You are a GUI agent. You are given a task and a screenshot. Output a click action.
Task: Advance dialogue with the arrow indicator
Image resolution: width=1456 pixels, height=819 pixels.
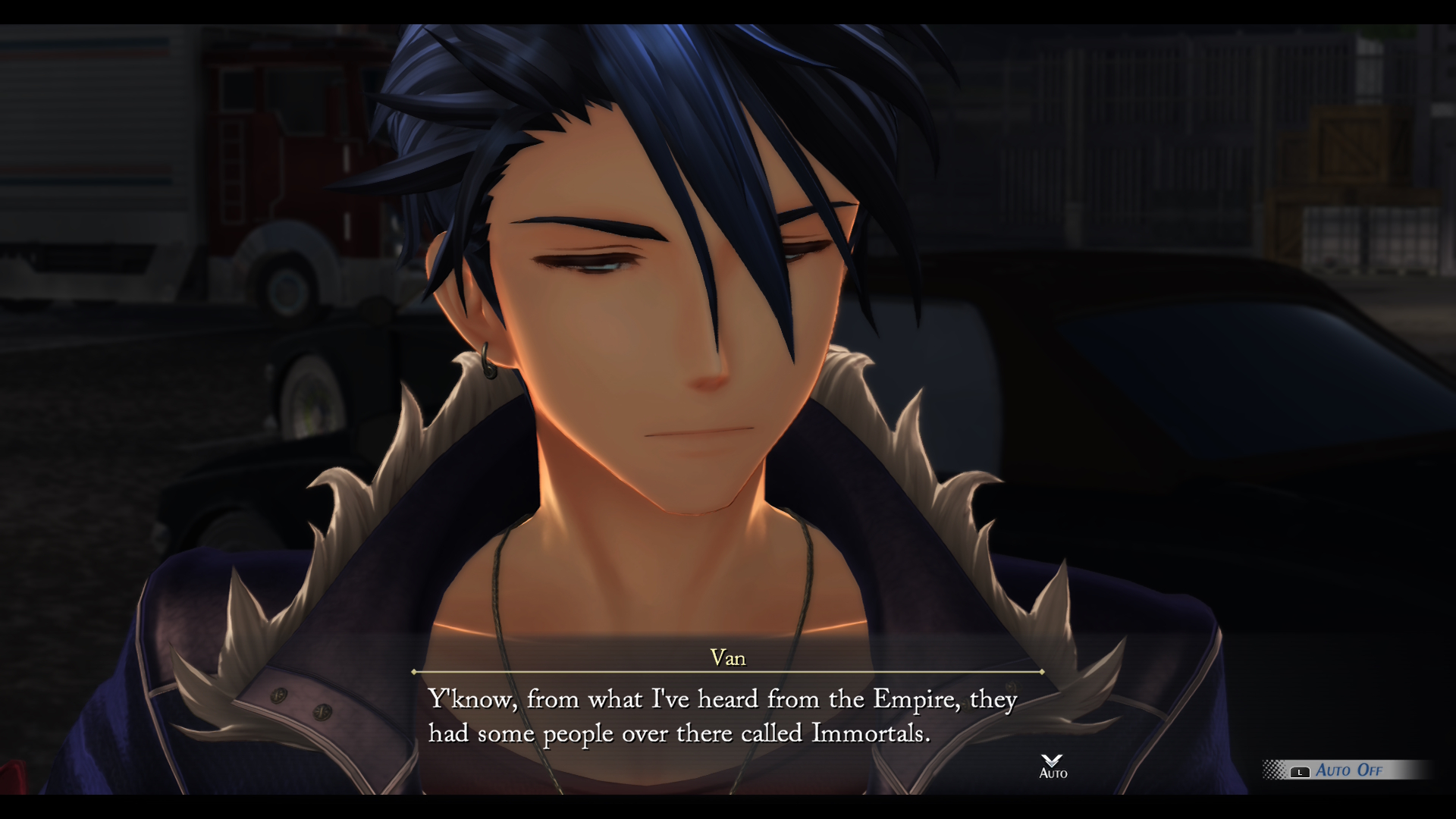click(x=1052, y=761)
